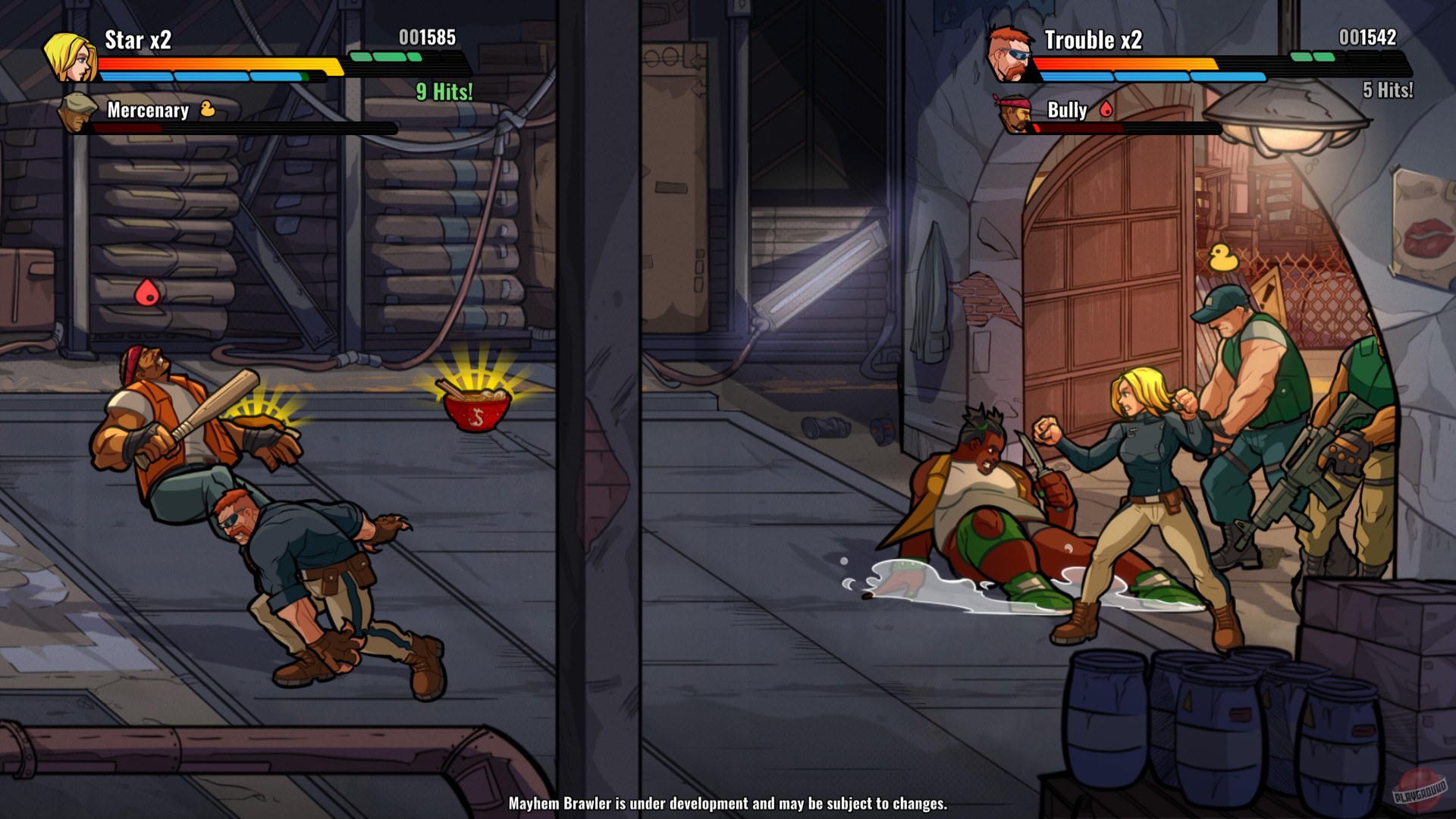This screenshot has width=1456, height=819.
Task: Click the ramen bowl with dollar sign
Action: pos(476,410)
